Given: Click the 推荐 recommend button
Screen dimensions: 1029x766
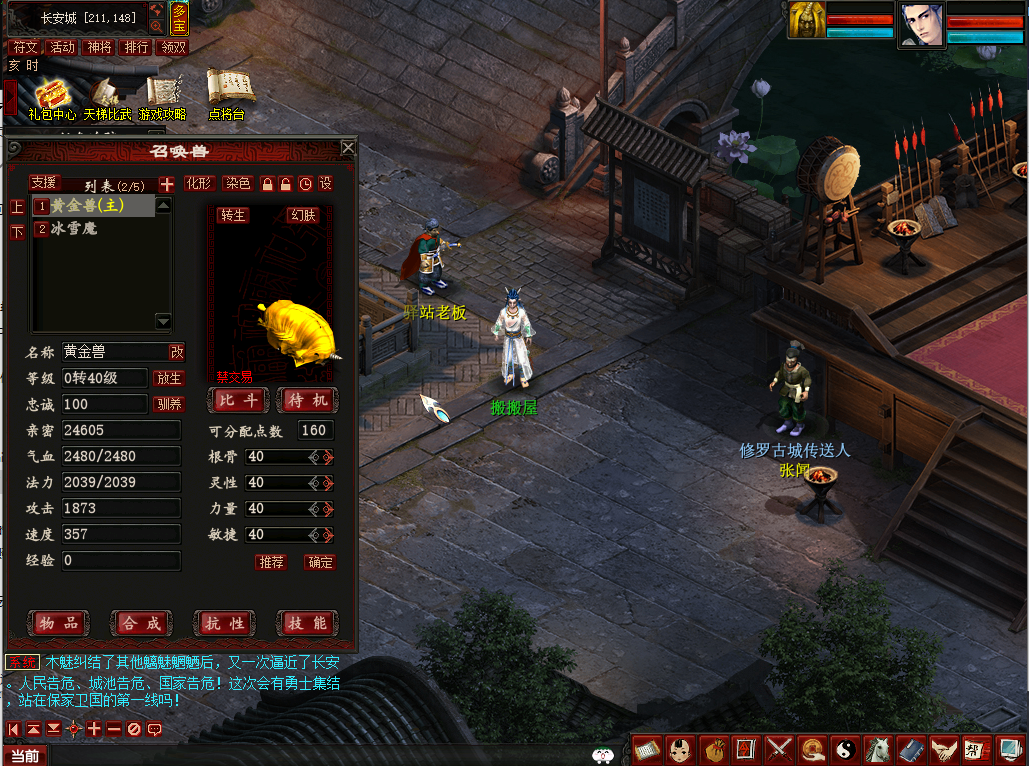Looking at the screenshot, I should point(271,562).
